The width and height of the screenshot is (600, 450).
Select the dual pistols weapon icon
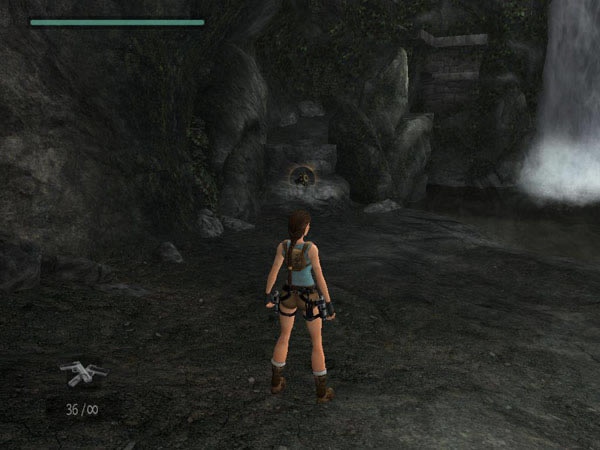pyautogui.click(x=82, y=373)
